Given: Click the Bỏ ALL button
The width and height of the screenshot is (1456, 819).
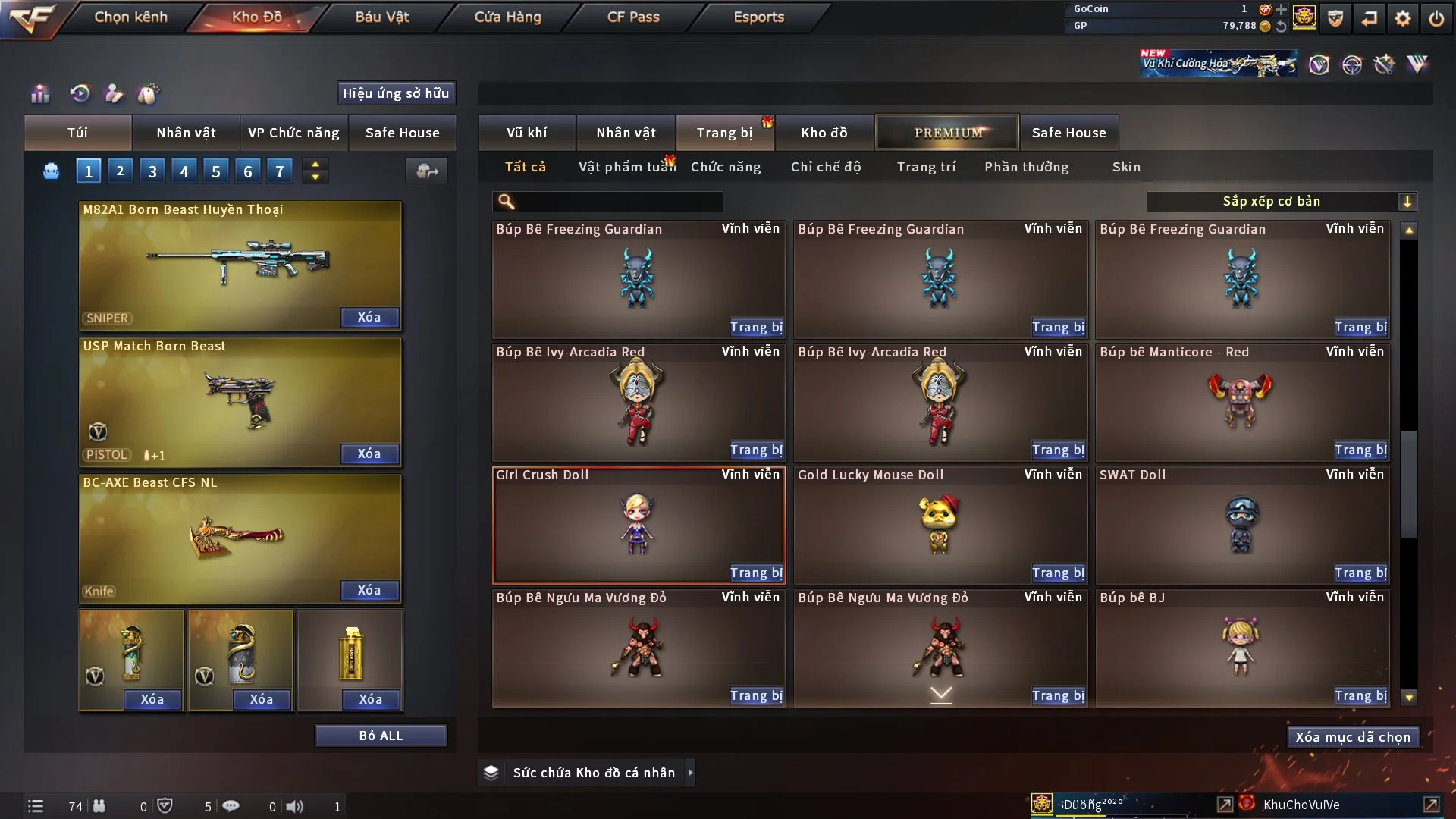Looking at the screenshot, I should click(x=381, y=736).
